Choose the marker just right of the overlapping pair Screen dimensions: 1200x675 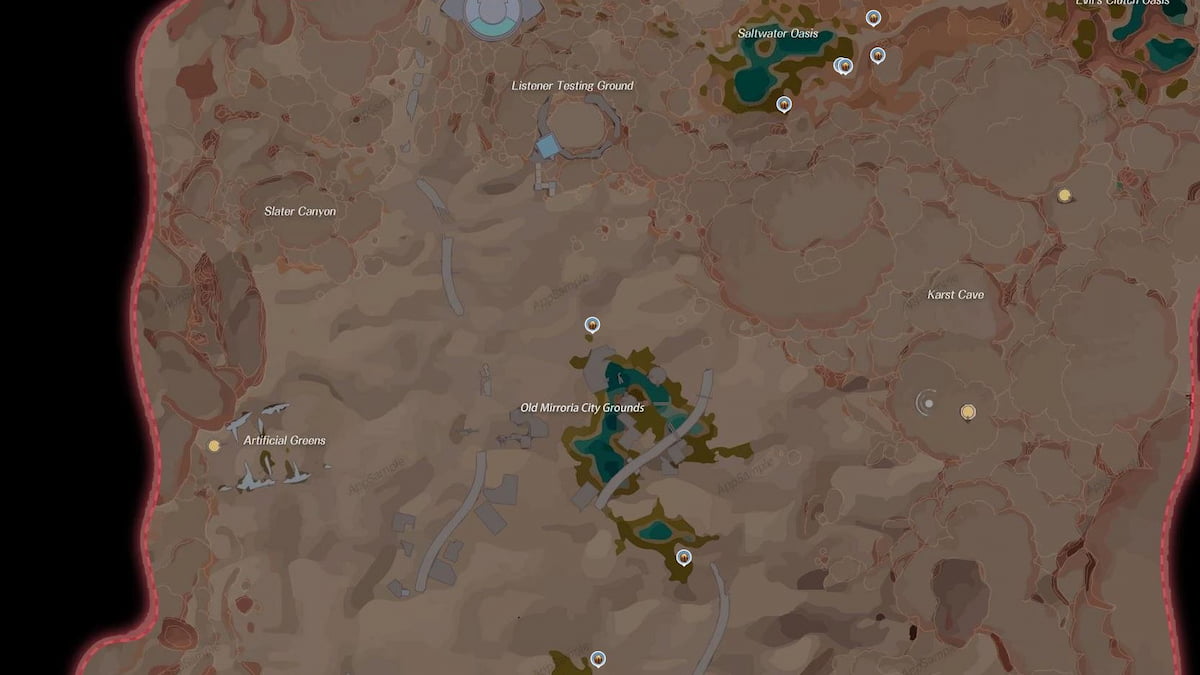(x=878, y=55)
